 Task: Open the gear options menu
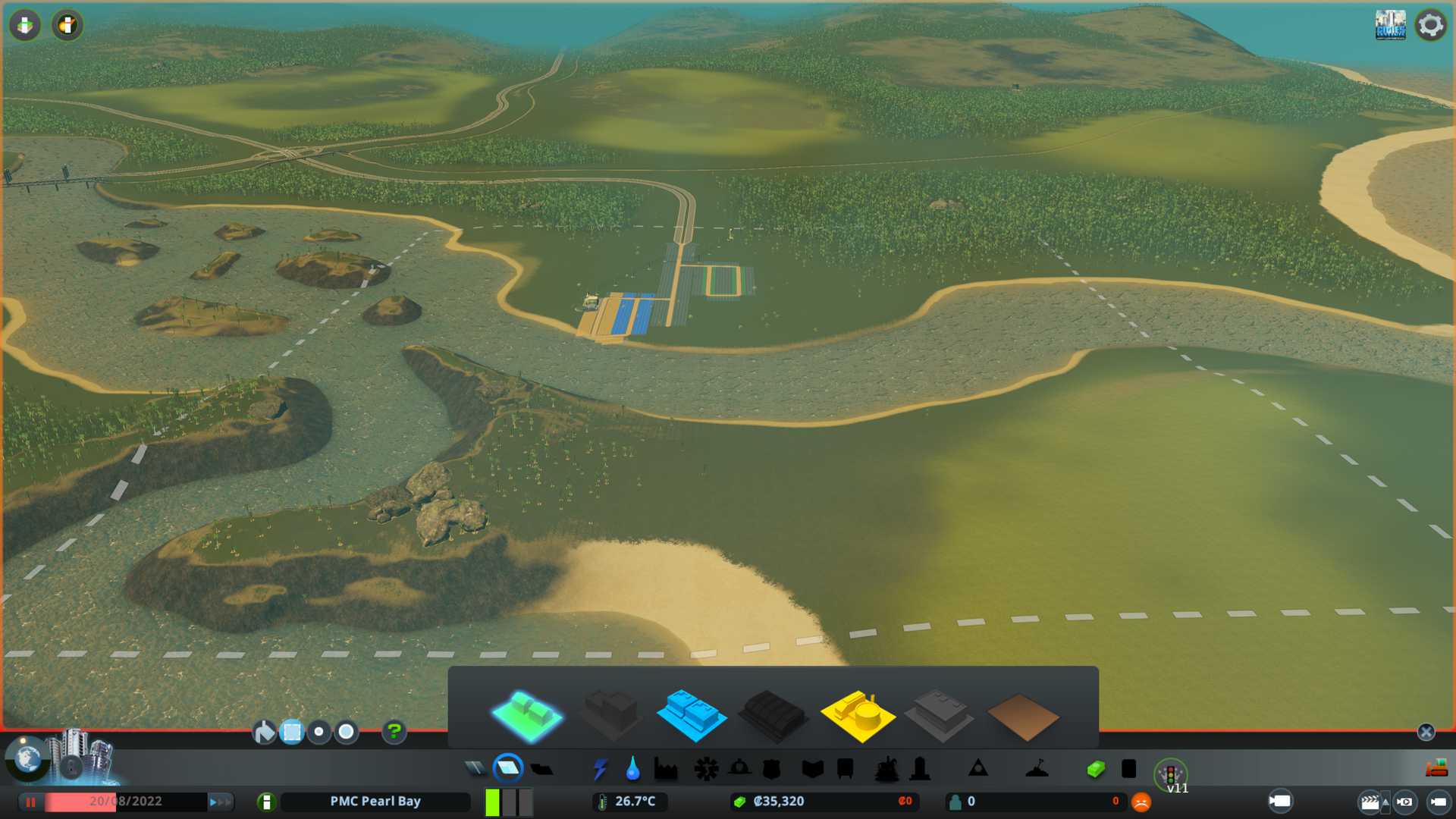1431,25
